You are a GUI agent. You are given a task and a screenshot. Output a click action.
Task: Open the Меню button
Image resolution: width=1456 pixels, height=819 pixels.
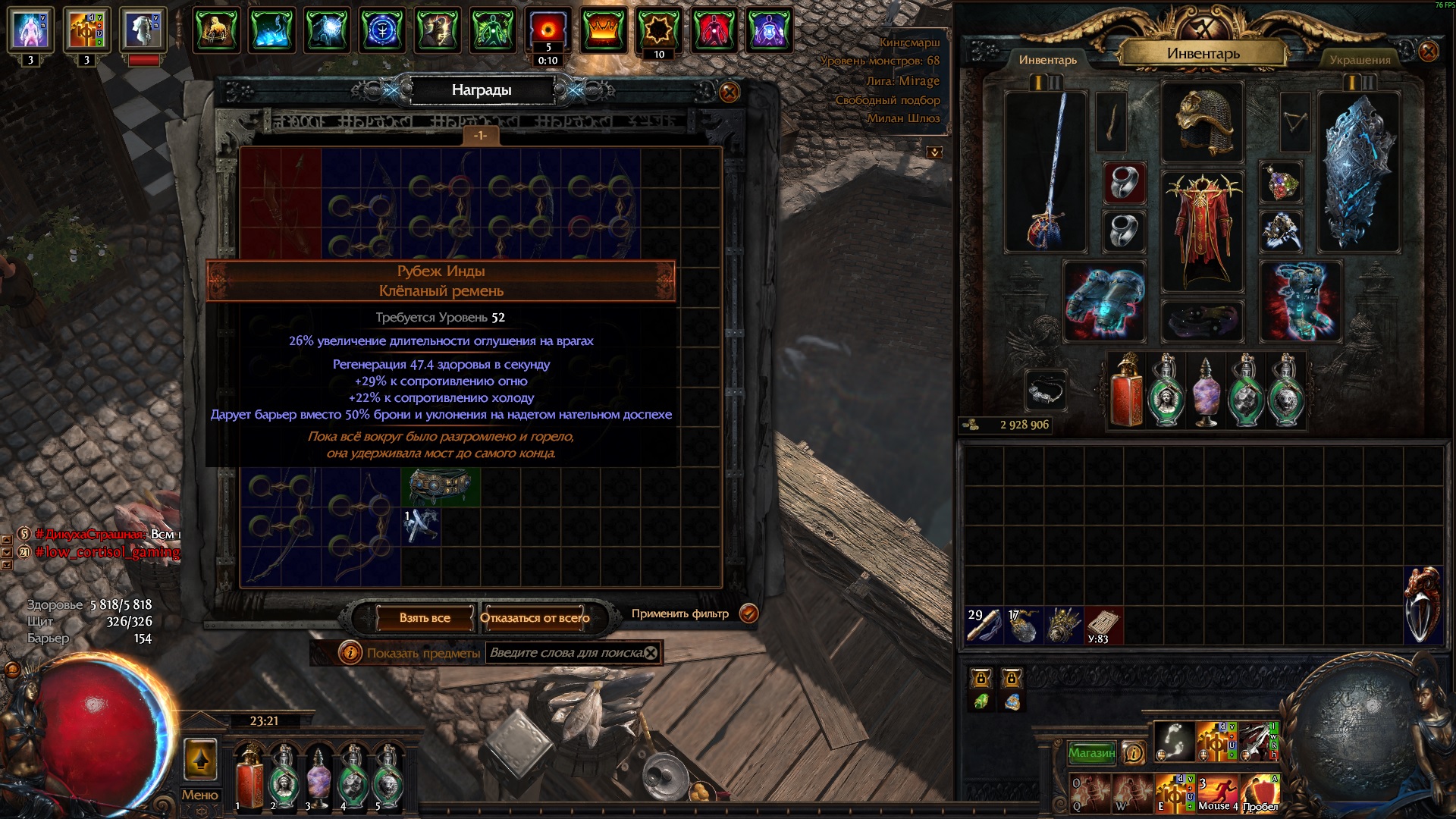(200, 795)
